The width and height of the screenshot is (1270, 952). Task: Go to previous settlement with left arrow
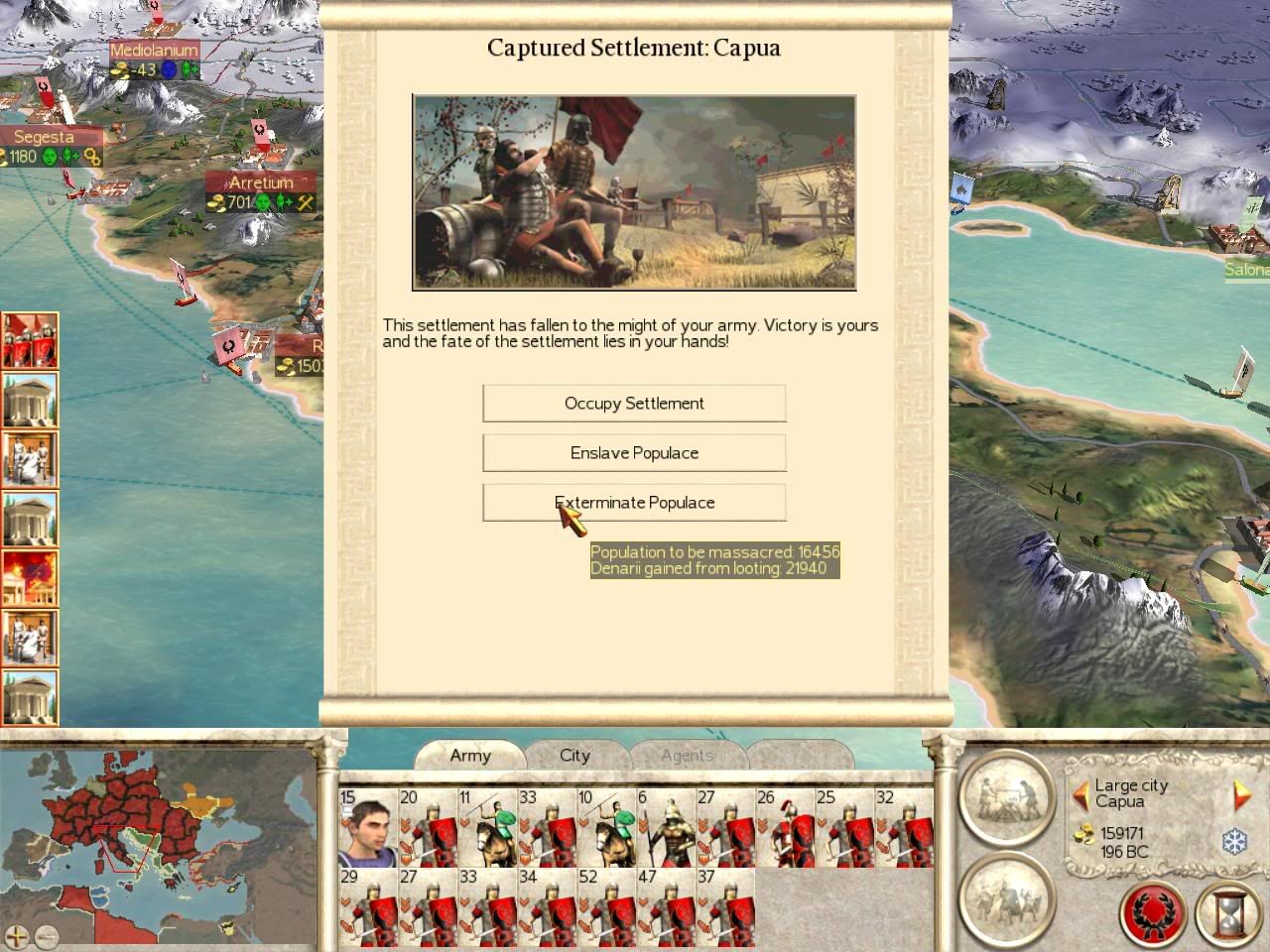[1080, 794]
